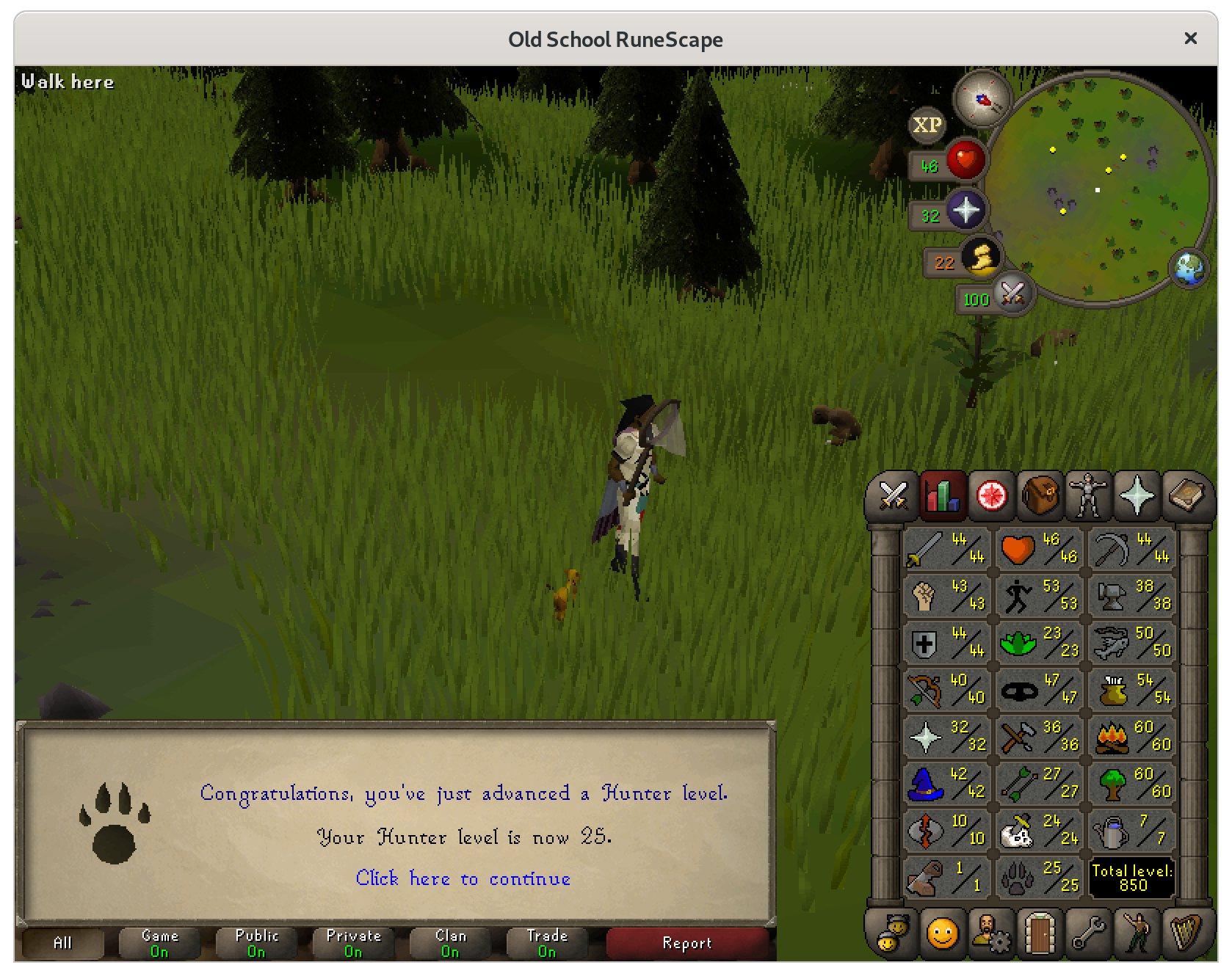Viewport: 1232px width, 976px height.
Task: Toggle the Public chat filter
Action: [256, 943]
